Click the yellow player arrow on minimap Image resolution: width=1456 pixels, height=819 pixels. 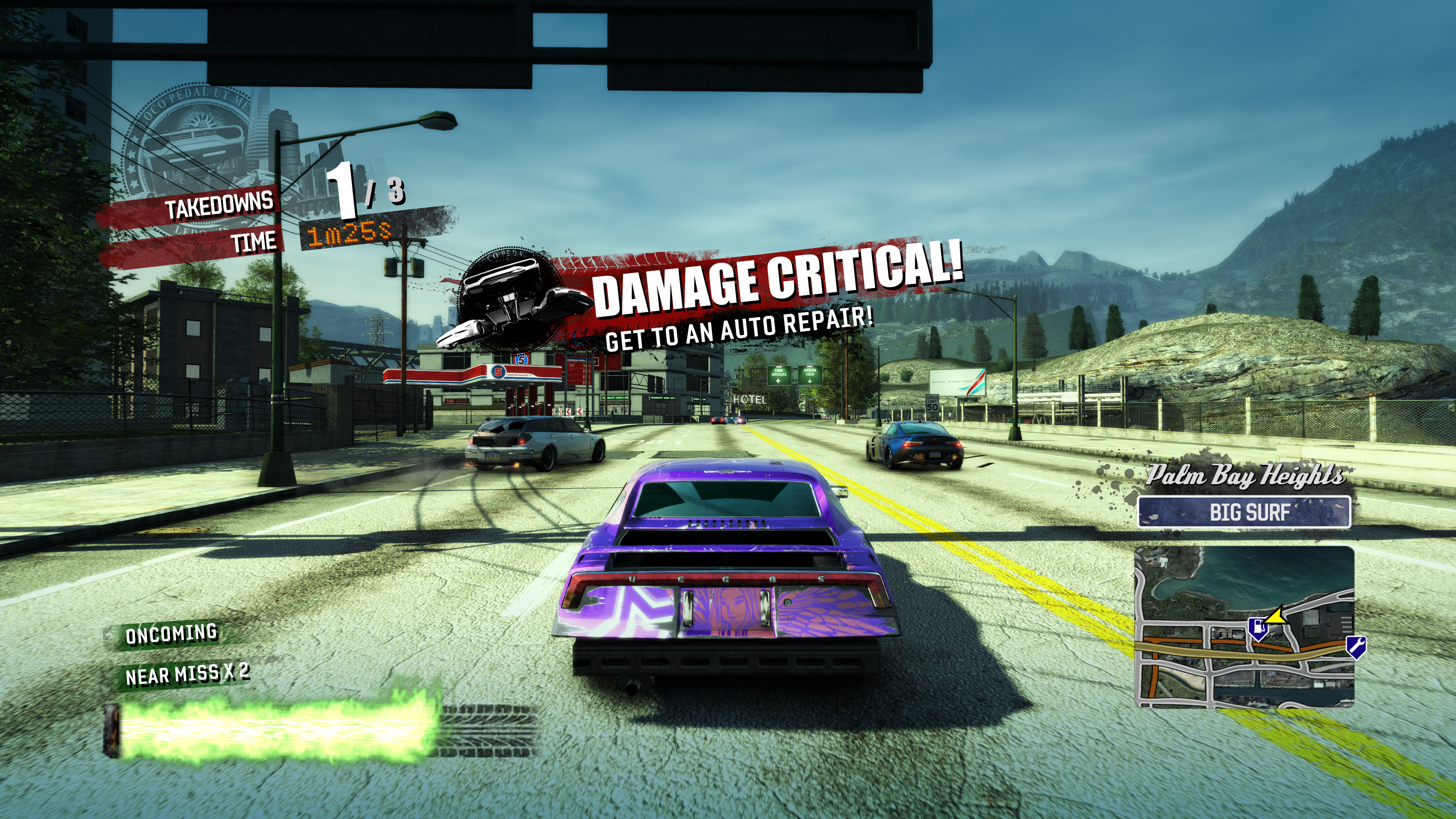tap(1276, 615)
